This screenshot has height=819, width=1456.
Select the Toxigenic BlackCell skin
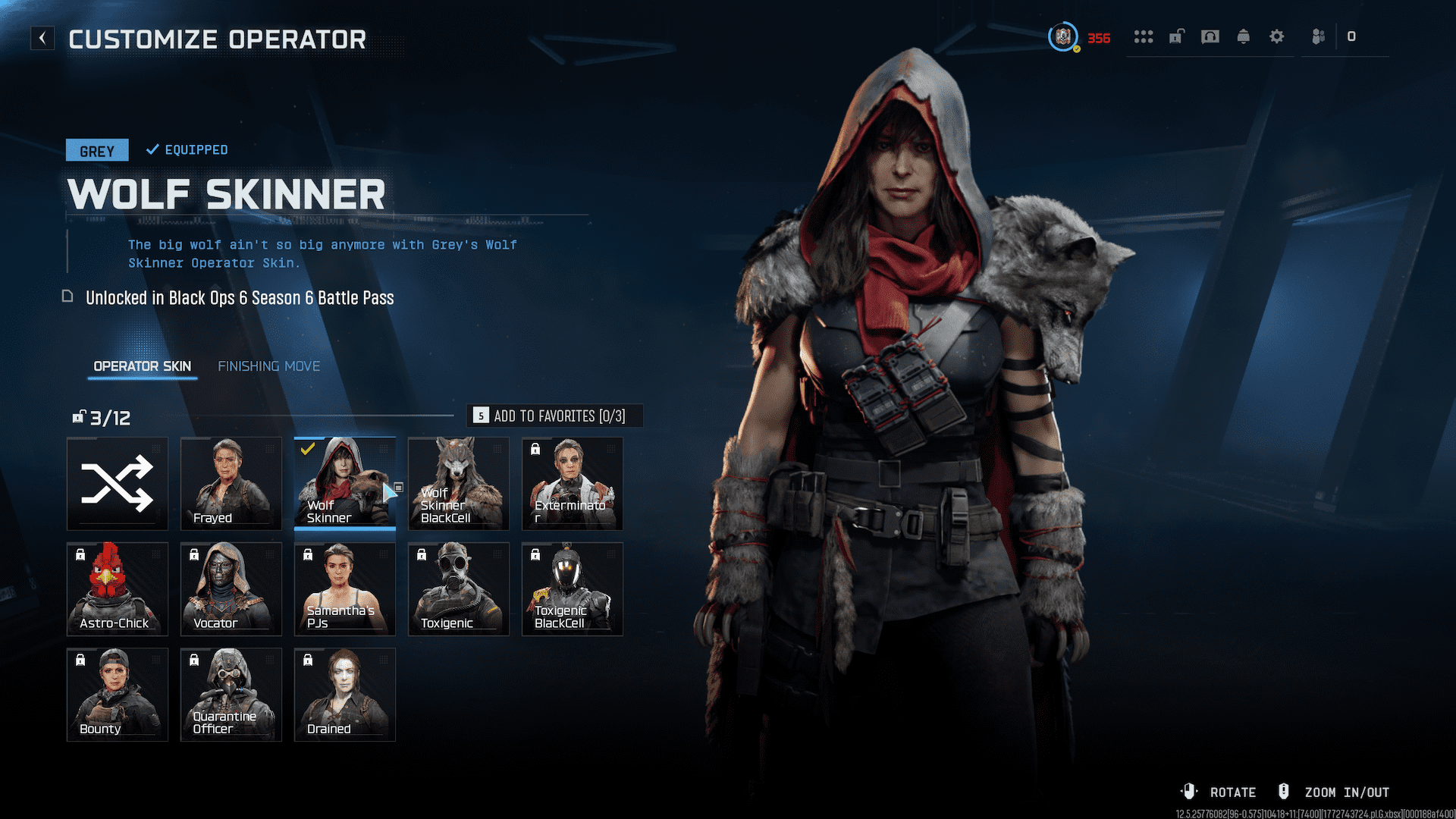[x=573, y=589]
